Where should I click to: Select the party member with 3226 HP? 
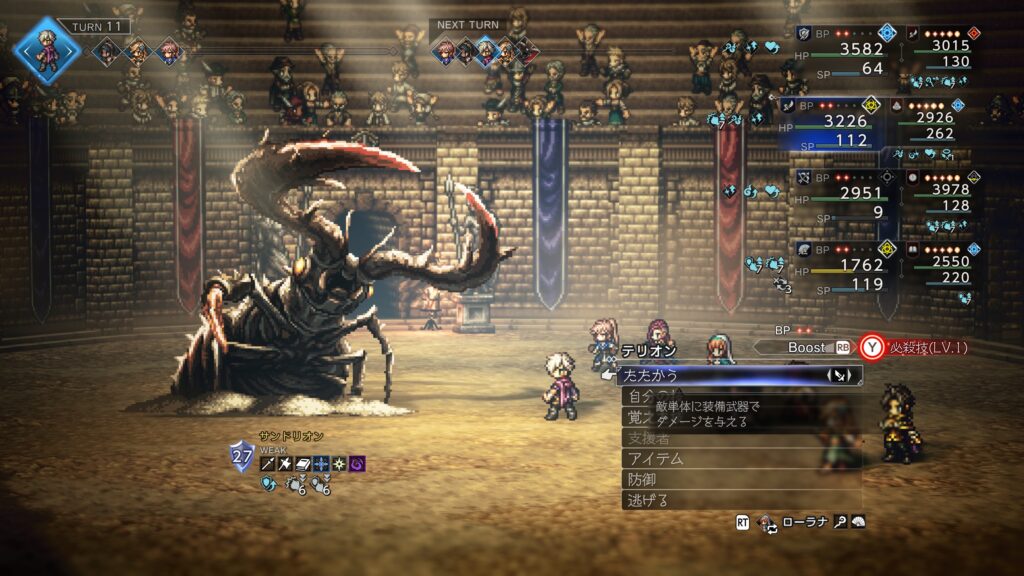click(x=838, y=125)
